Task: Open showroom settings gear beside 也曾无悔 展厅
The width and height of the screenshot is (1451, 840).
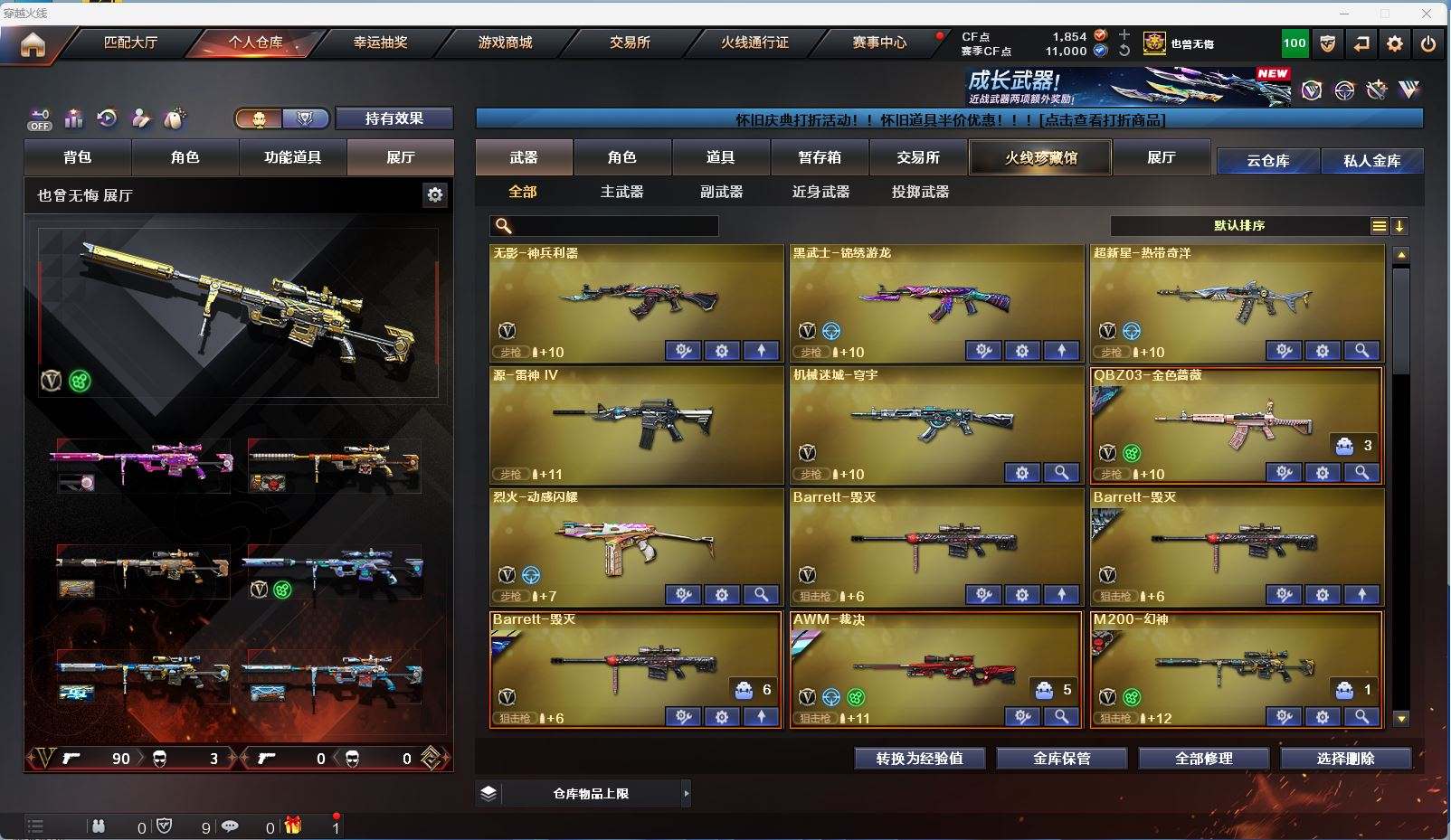Action: [435, 195]
